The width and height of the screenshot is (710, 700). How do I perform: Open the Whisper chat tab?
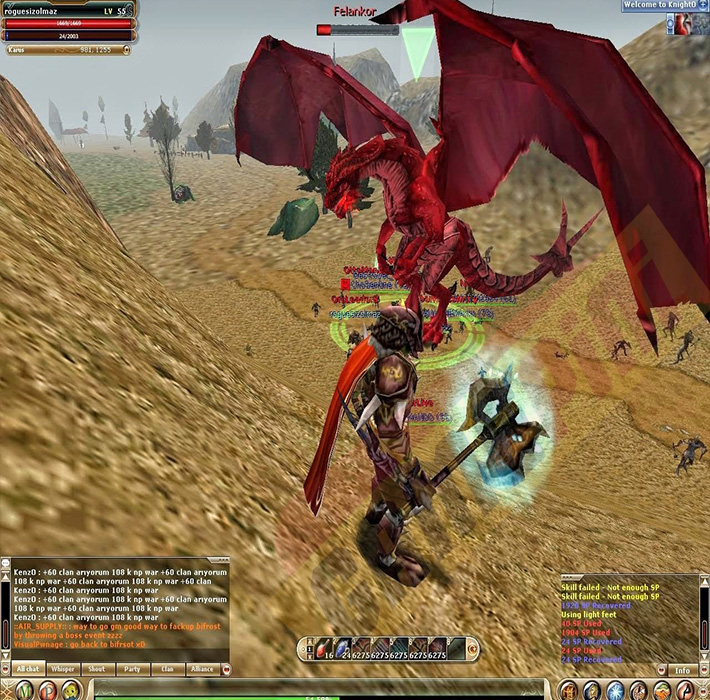[x=62, y=669]
